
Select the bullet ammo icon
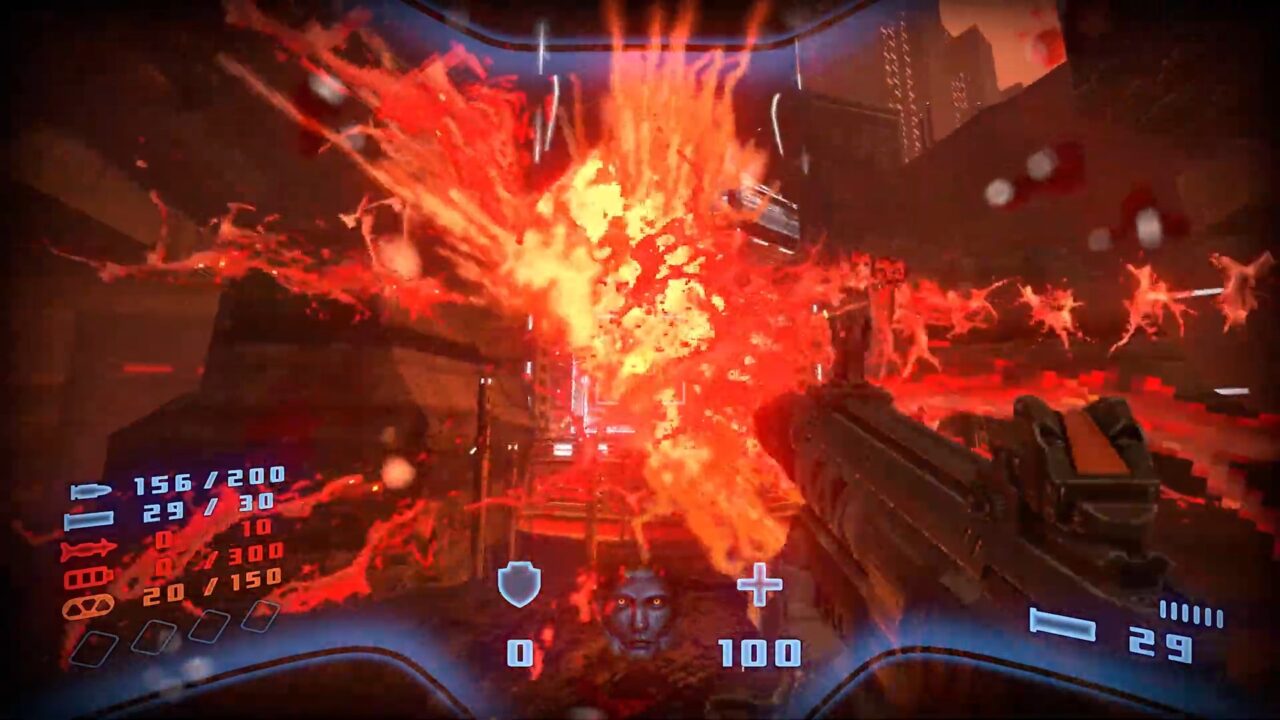(x=90, y=491)
